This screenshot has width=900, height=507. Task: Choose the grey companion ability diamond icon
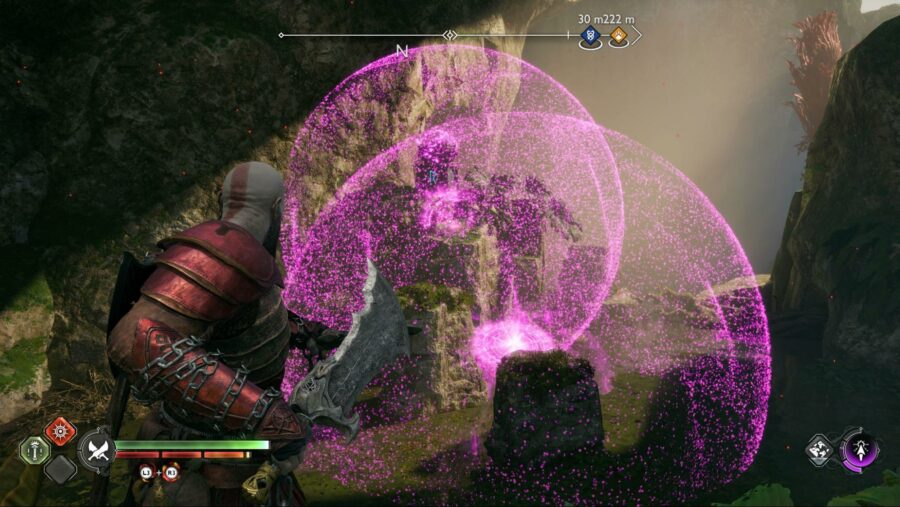coord(820,449)
